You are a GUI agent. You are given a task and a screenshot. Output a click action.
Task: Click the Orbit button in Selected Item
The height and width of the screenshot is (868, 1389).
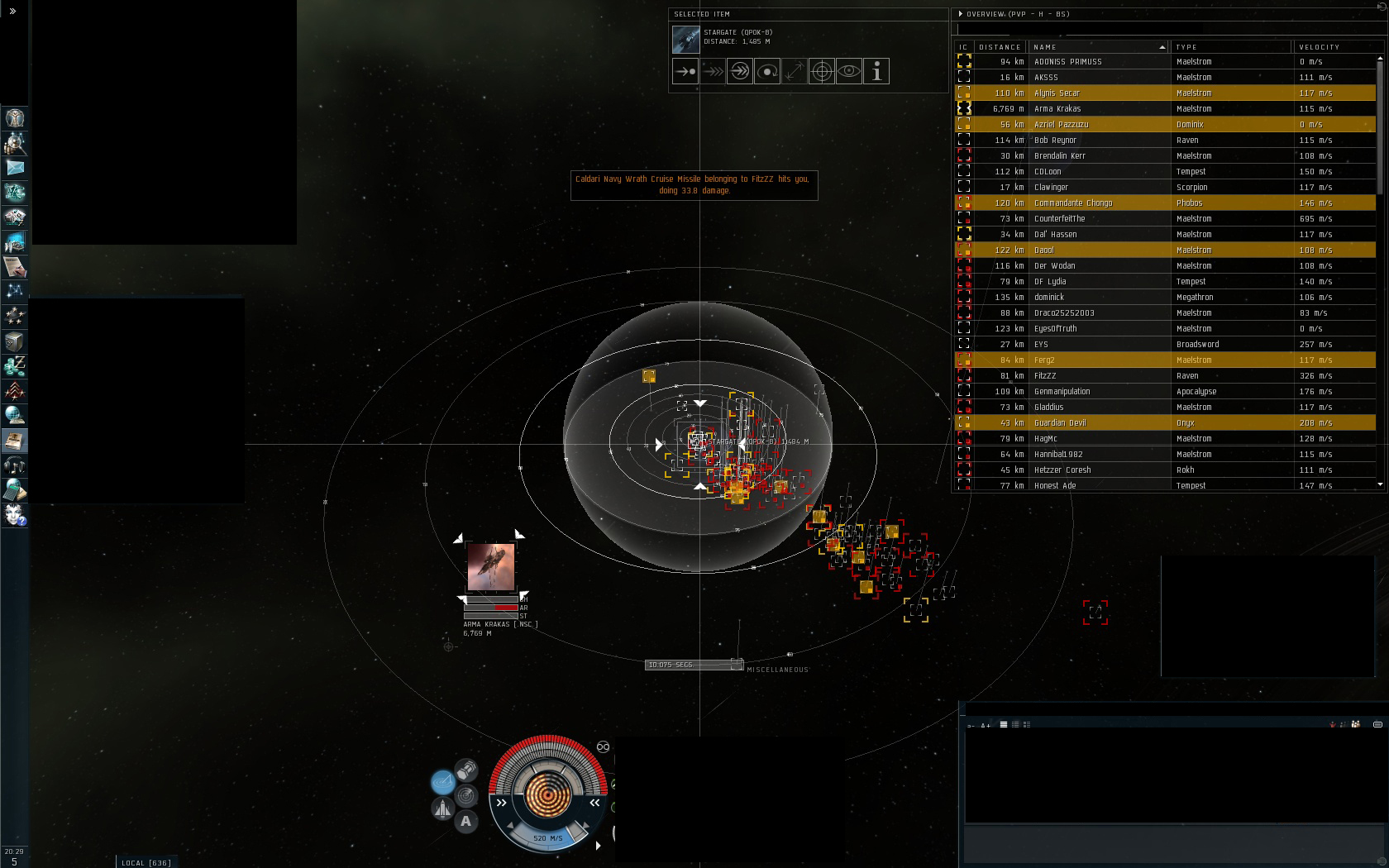[767, 72]
